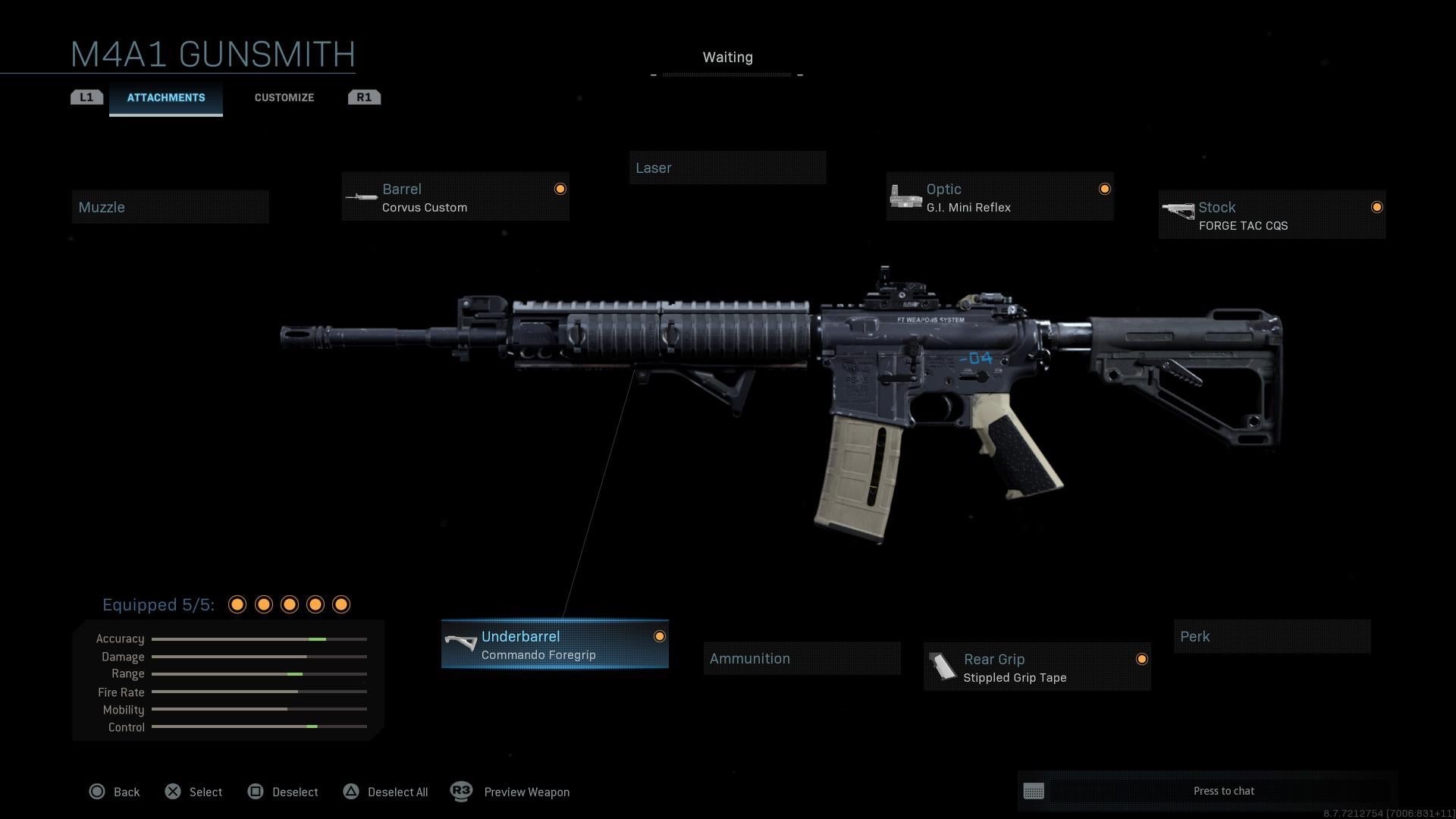Click the Press to chat field
Screen dimensions: 1456x819
1224,791
